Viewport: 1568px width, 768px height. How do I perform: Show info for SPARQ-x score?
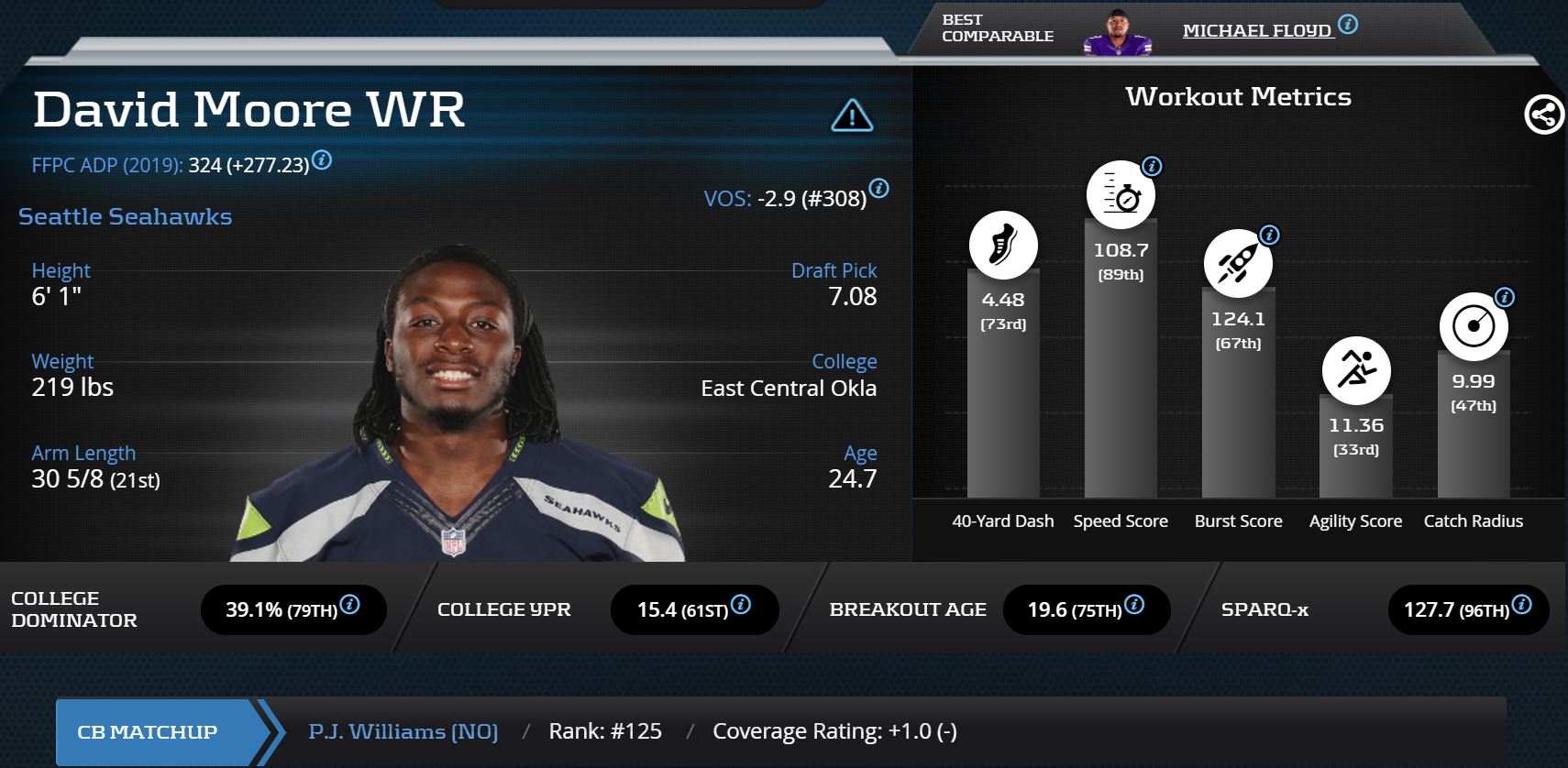tap(1521, 605)
